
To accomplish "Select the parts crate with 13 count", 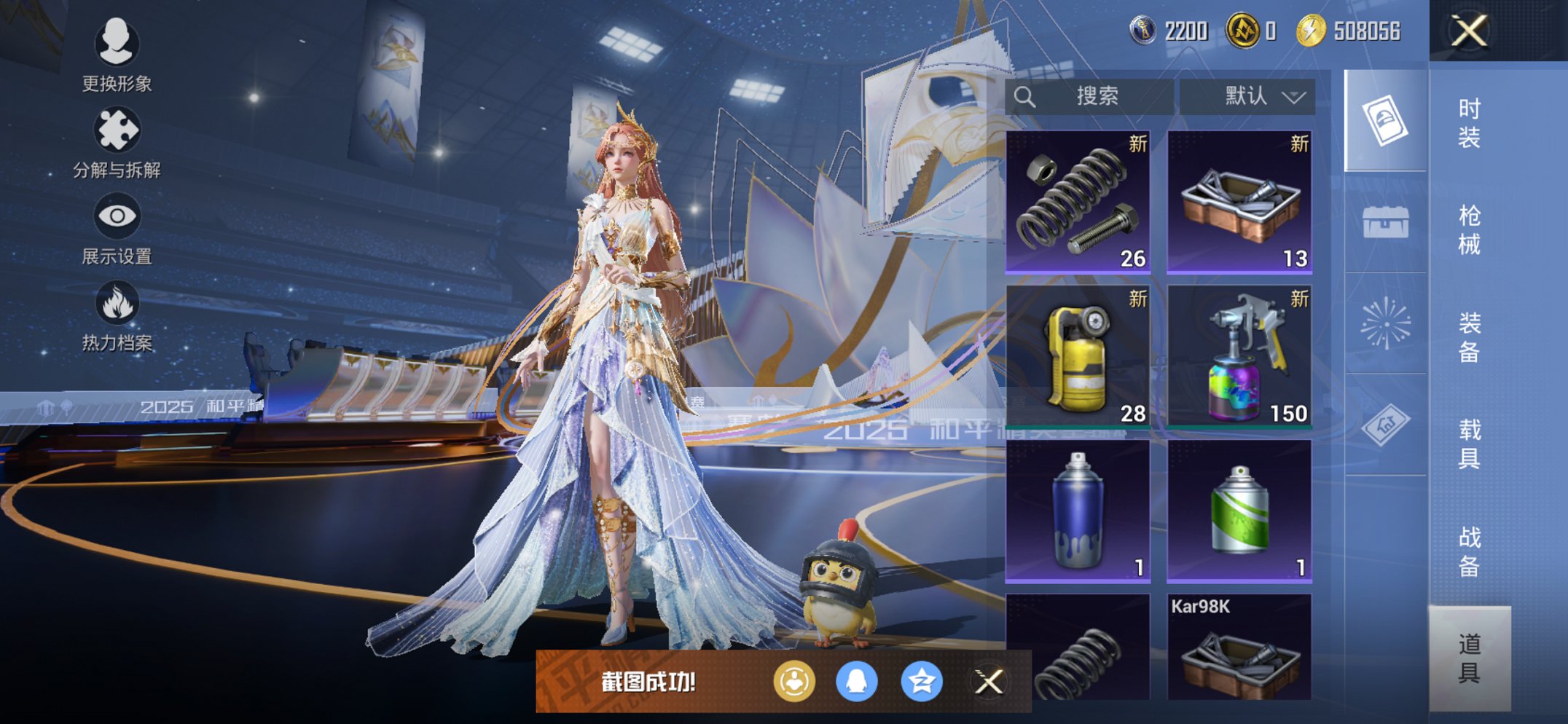I will click(x=1239, y=201).
